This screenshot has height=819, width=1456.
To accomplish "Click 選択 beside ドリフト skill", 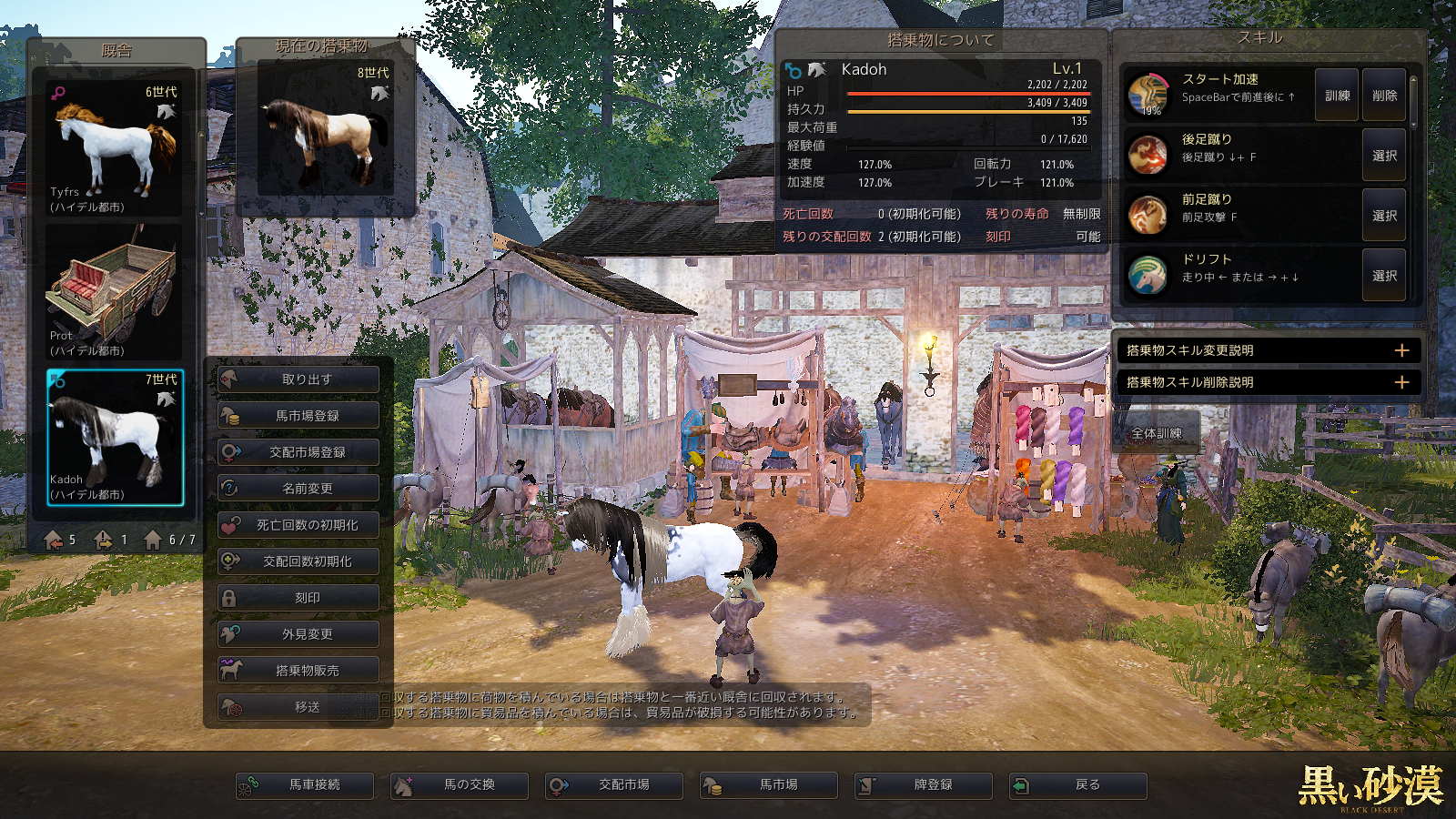I will [1384, 276].
